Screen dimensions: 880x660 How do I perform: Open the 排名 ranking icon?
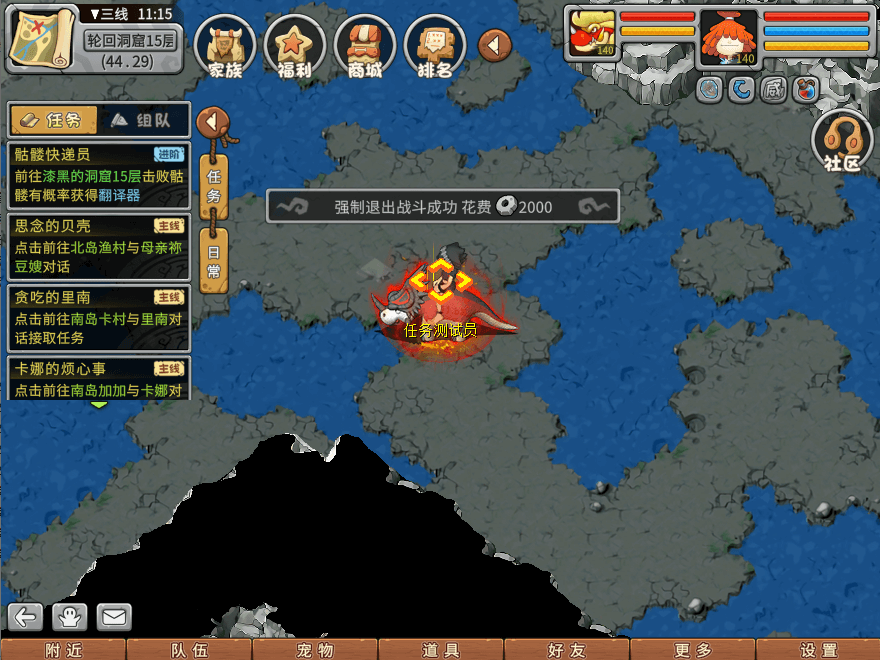pos(434,45)
